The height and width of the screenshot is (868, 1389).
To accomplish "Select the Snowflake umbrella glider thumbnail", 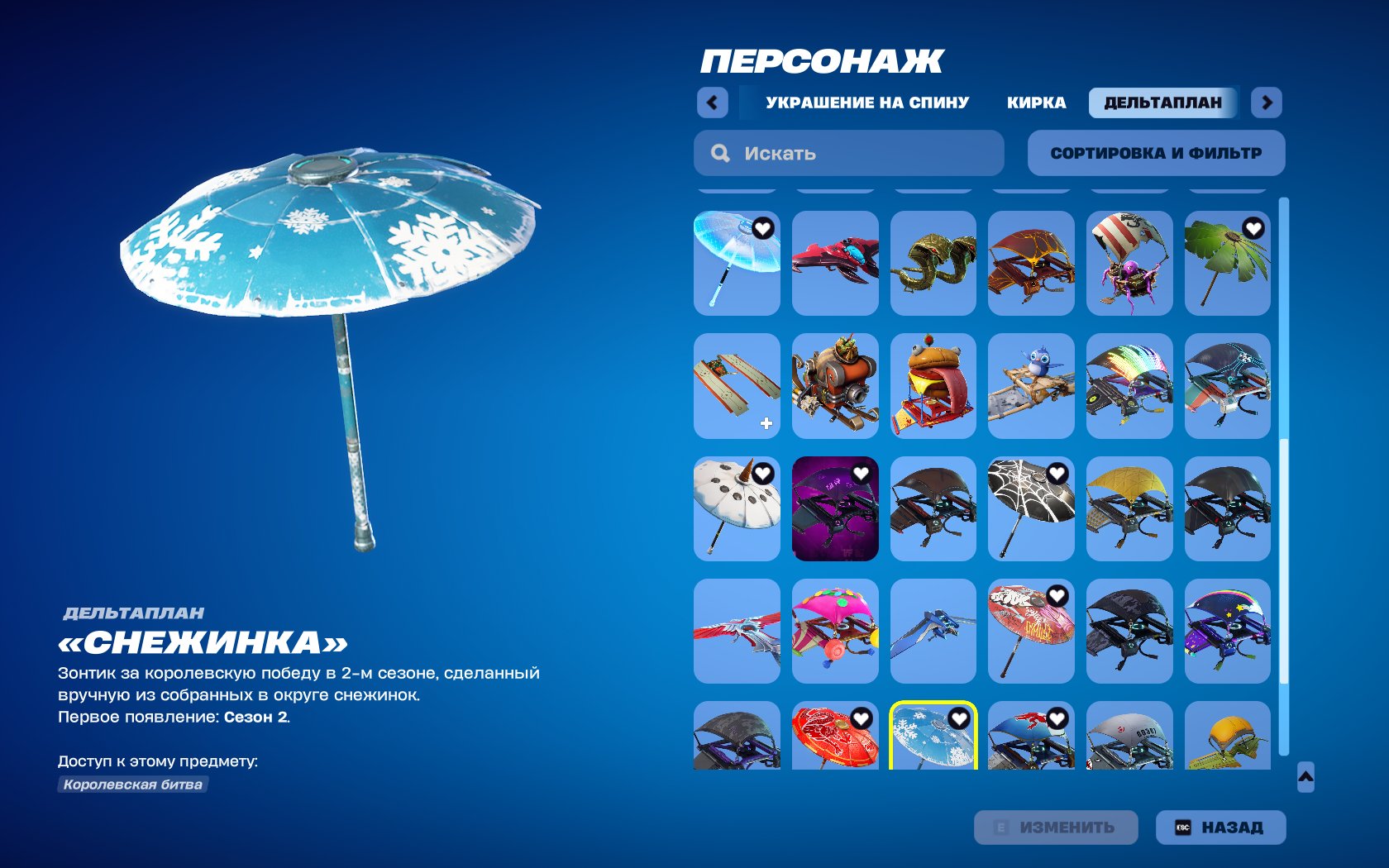I will [x=933, y=741].
